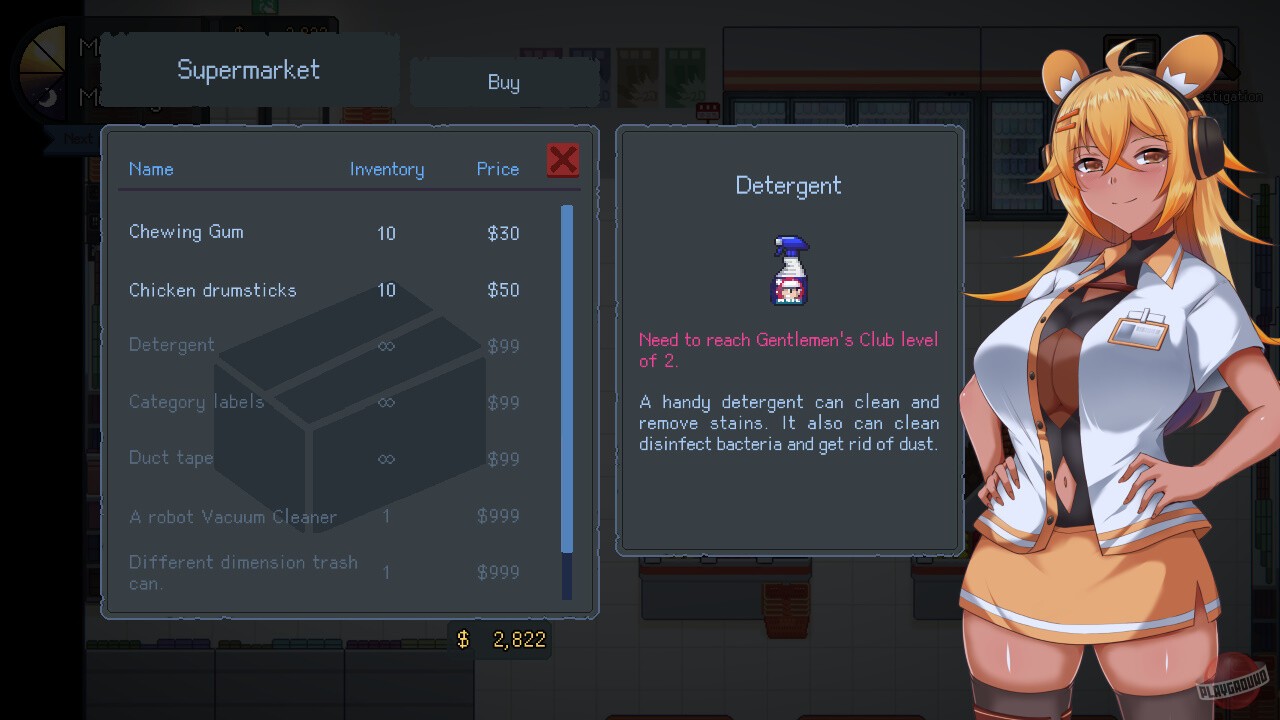Click the Gentlemen's Club requirement text

click(788, 350)
